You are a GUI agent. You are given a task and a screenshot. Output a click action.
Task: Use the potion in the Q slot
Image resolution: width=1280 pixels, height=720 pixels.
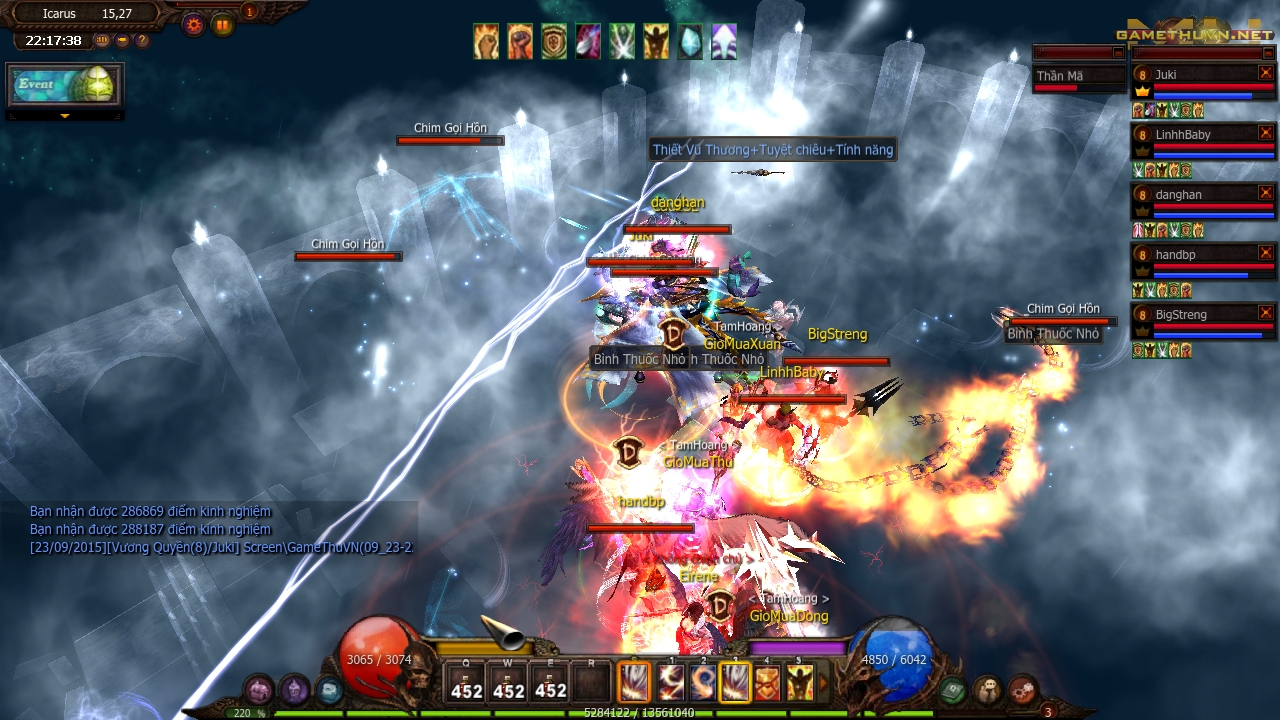click(466, 682)
